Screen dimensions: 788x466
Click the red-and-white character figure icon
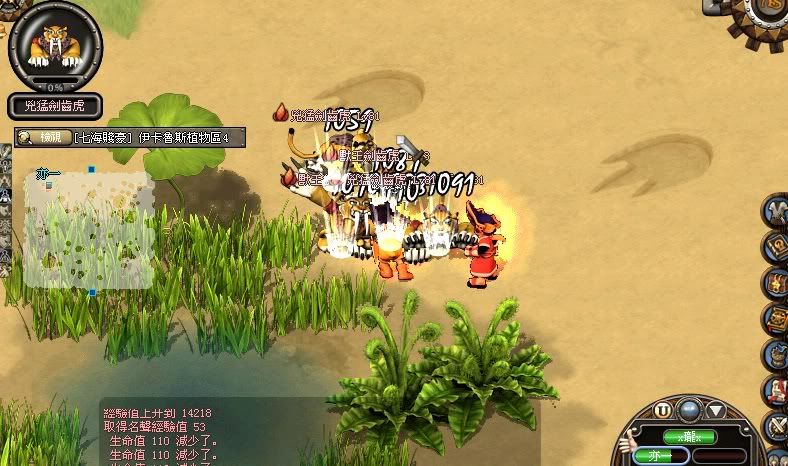pos(777,391)
